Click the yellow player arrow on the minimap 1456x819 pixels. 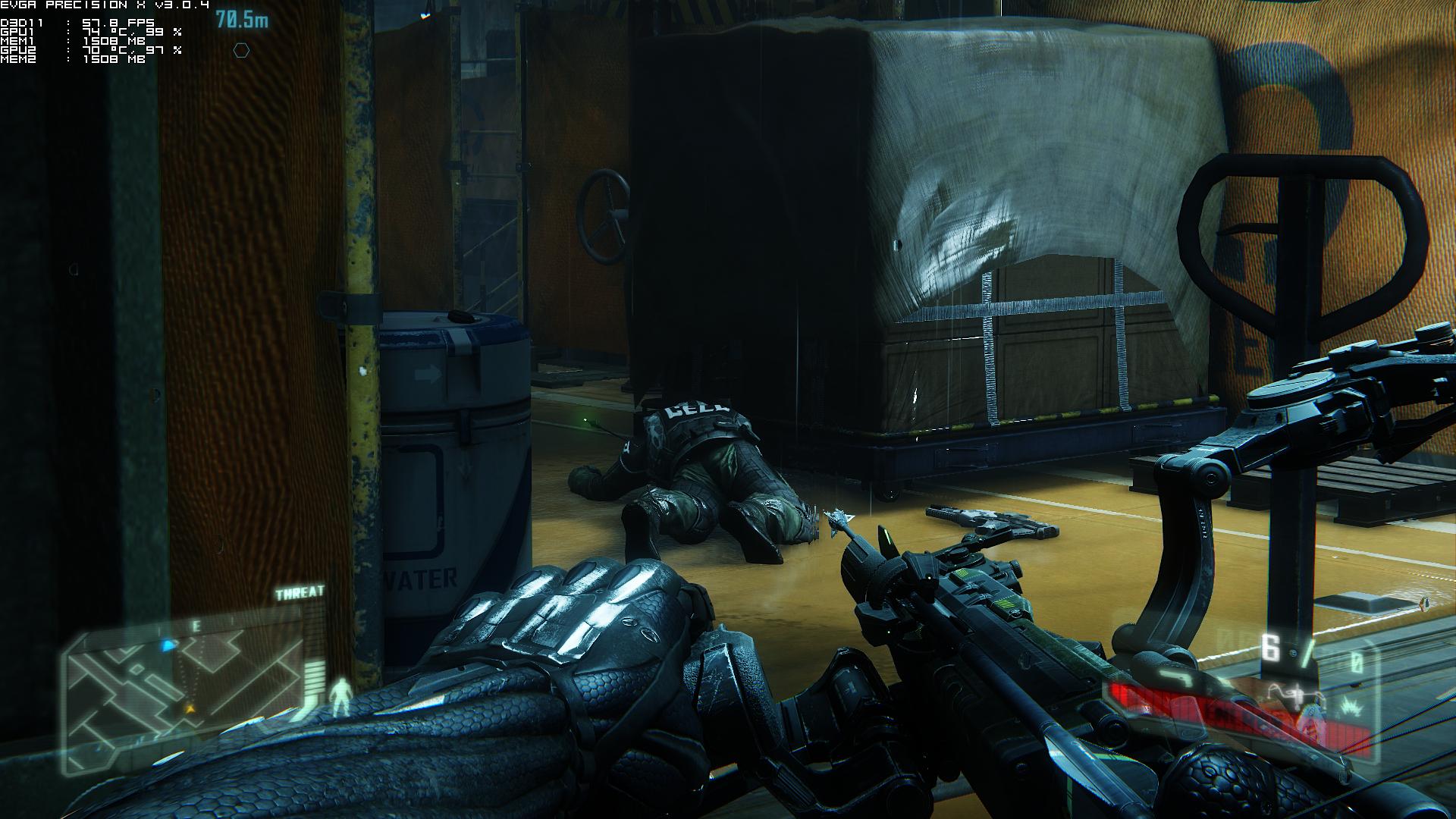coord(190,708)
